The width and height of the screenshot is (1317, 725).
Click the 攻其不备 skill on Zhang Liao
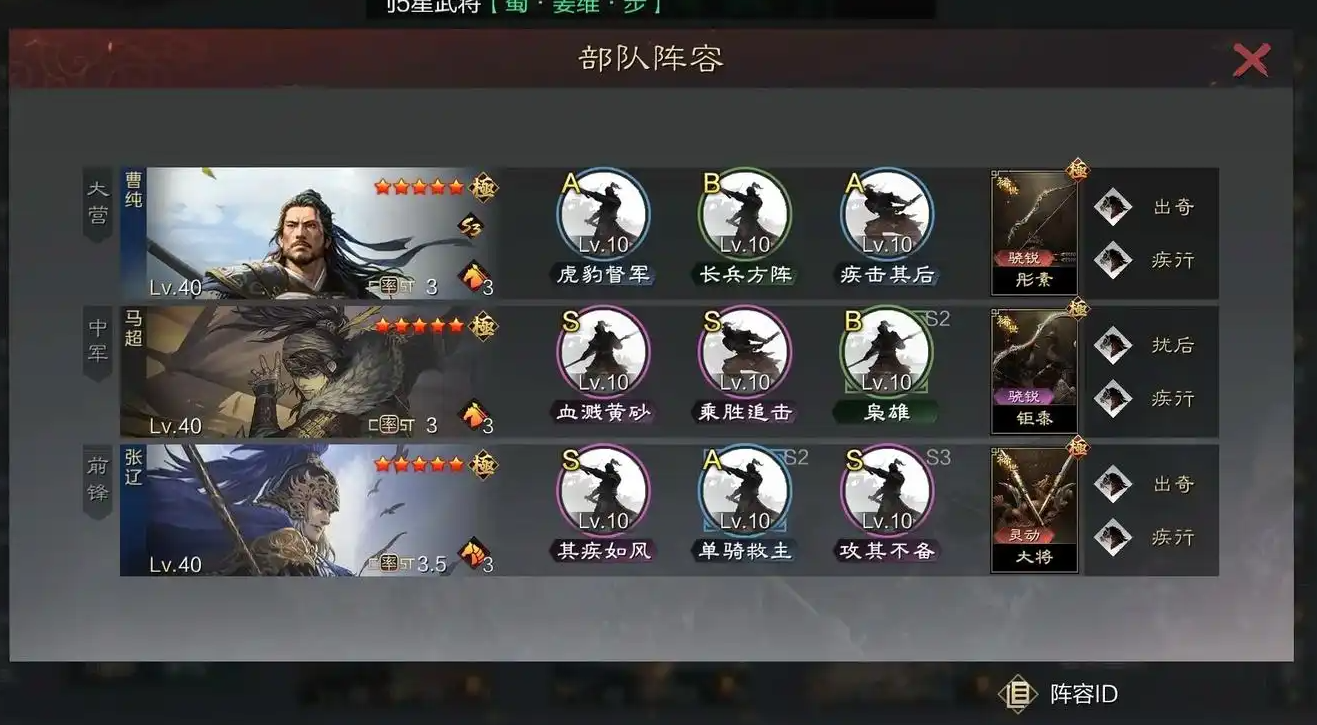tap(886, 492)
